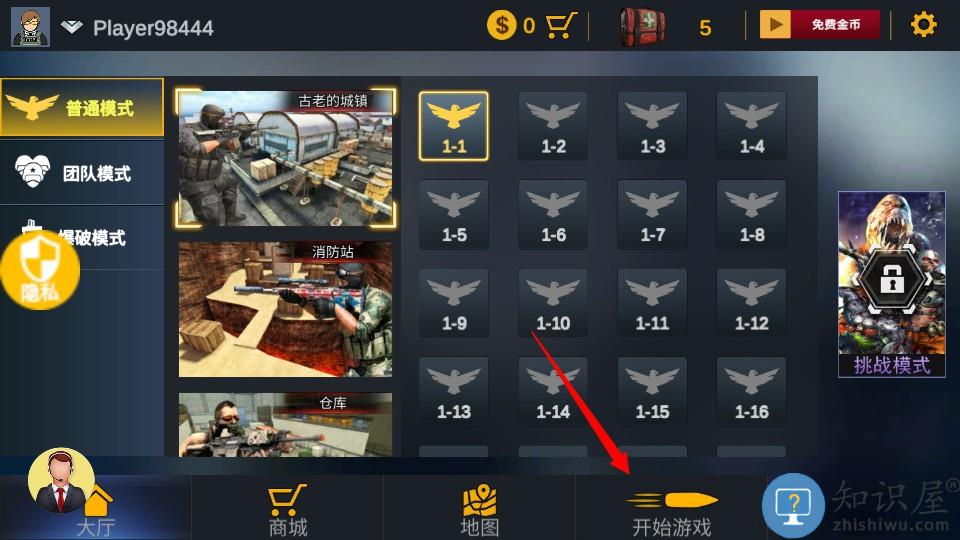Pick the 仓库 warehouse map thumbnail
The width and height of the screenshot is (960, 540).
pos(285,425)
